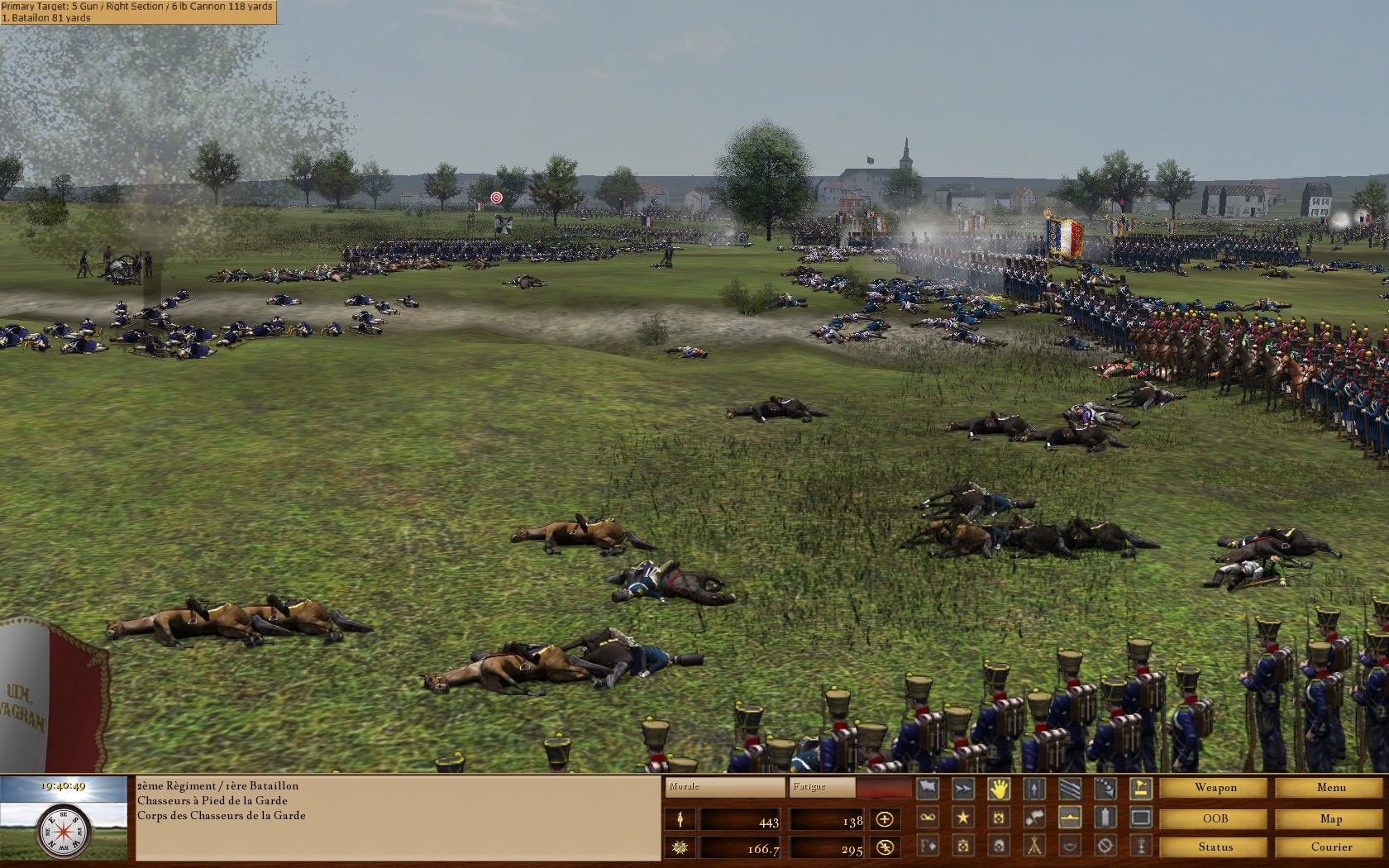Select the silver rectangle frame icon
The image size is (1389, 868).
pyautogui.click(x=1139, y=817)
